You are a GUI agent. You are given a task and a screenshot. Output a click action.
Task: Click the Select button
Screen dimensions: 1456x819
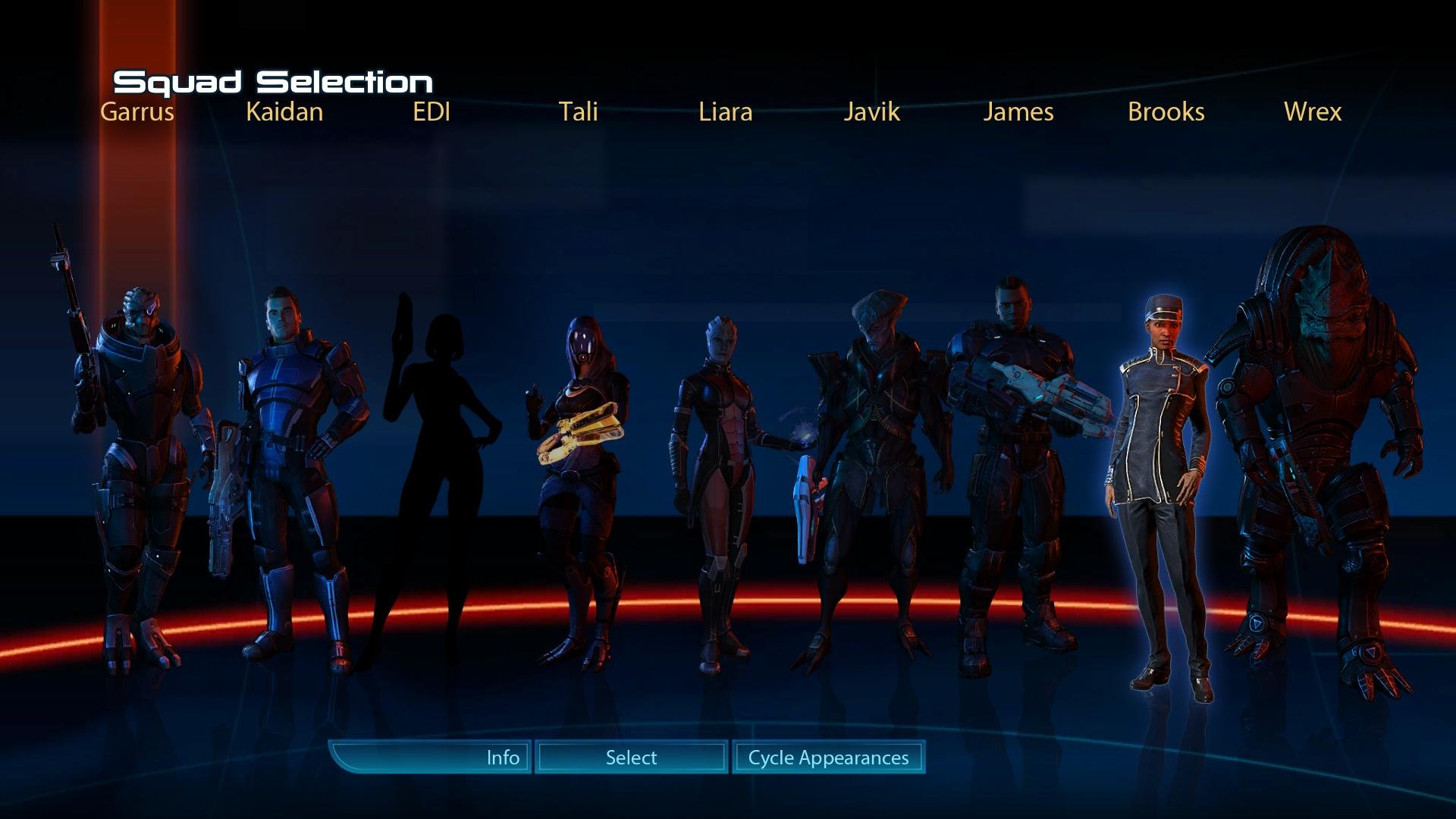[x=631, y=757]
